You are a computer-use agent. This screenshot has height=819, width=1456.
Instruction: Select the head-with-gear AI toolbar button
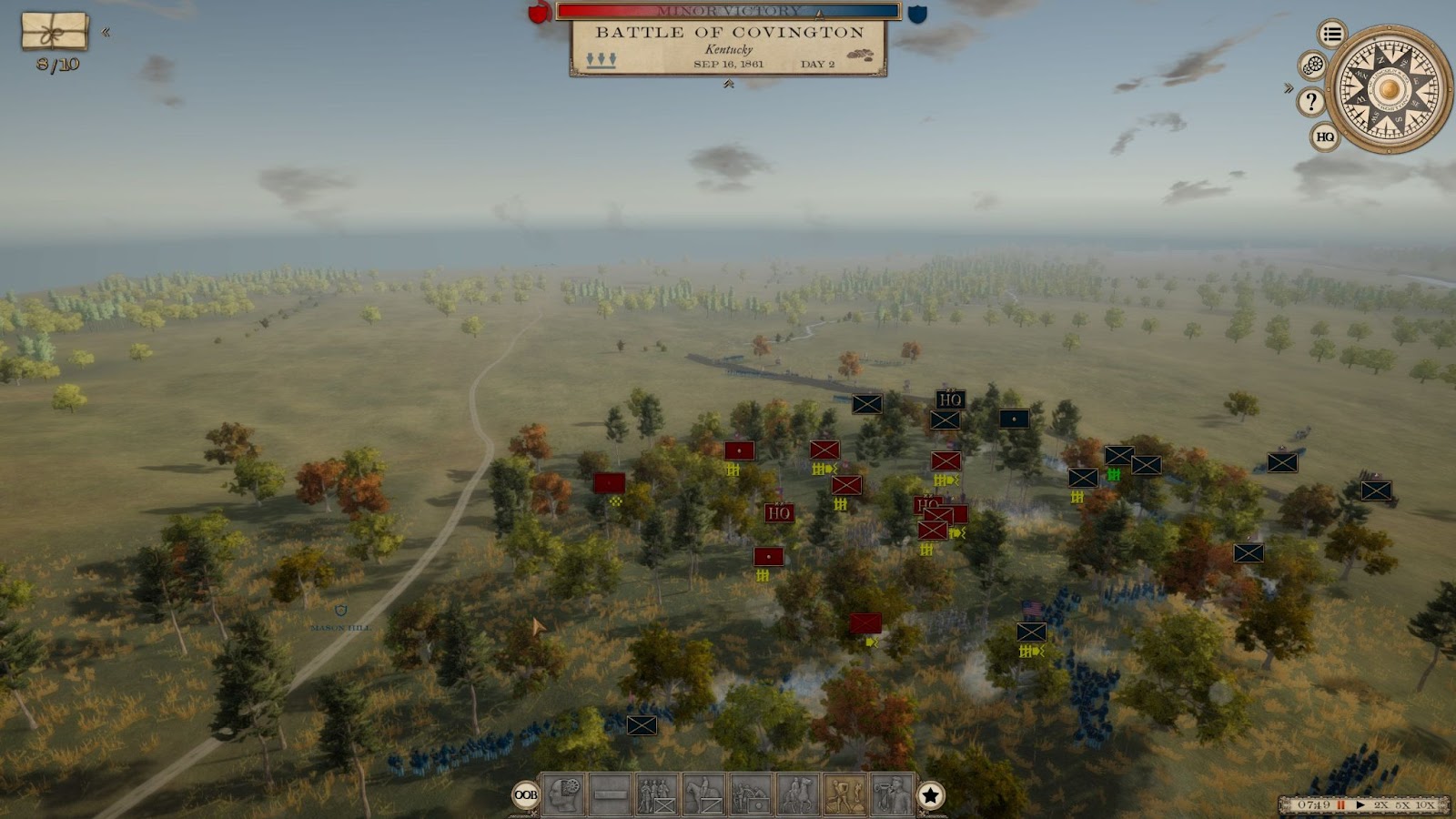click(x=563, y=795)
